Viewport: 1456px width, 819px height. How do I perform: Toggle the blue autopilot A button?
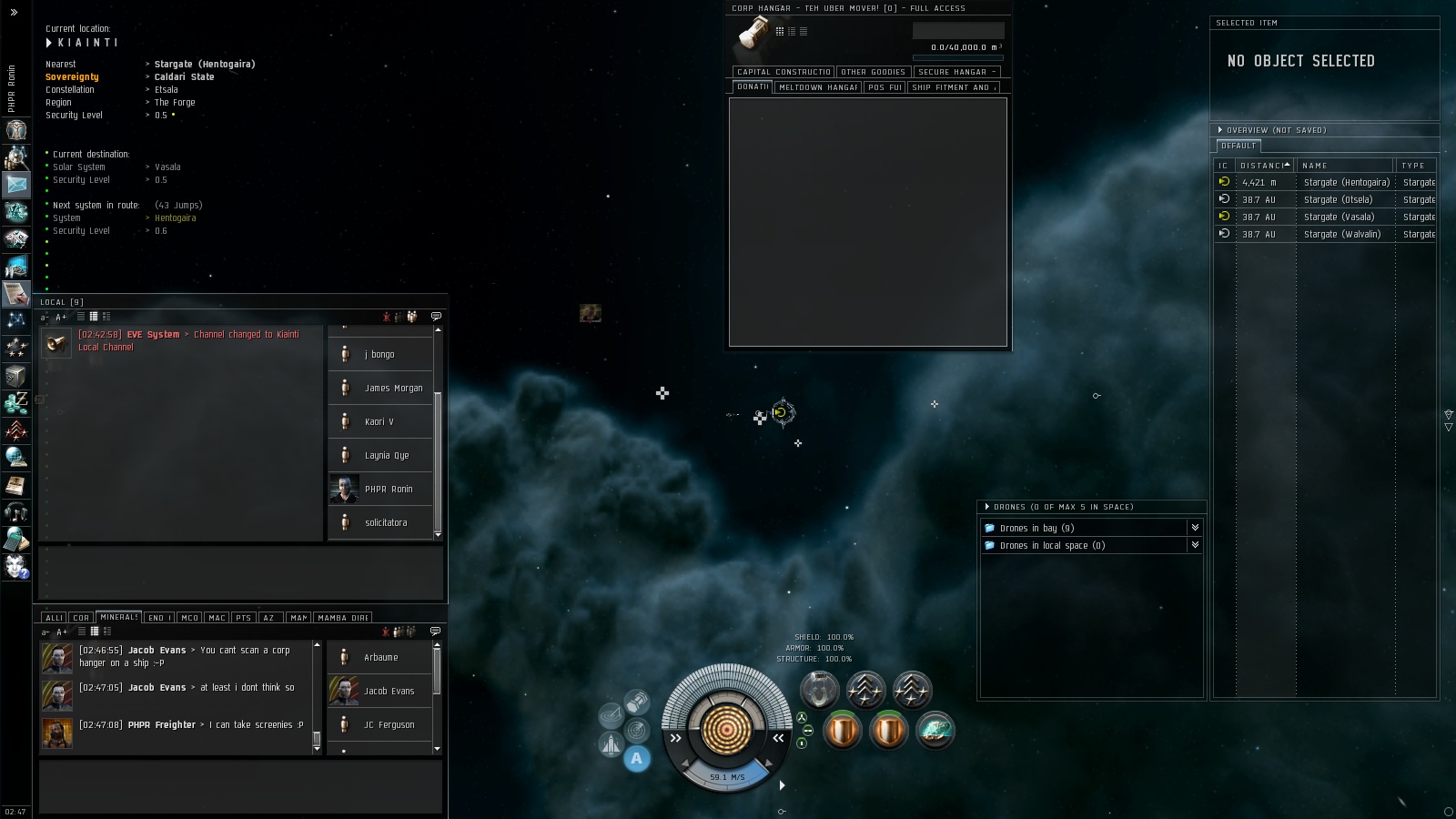637,758
